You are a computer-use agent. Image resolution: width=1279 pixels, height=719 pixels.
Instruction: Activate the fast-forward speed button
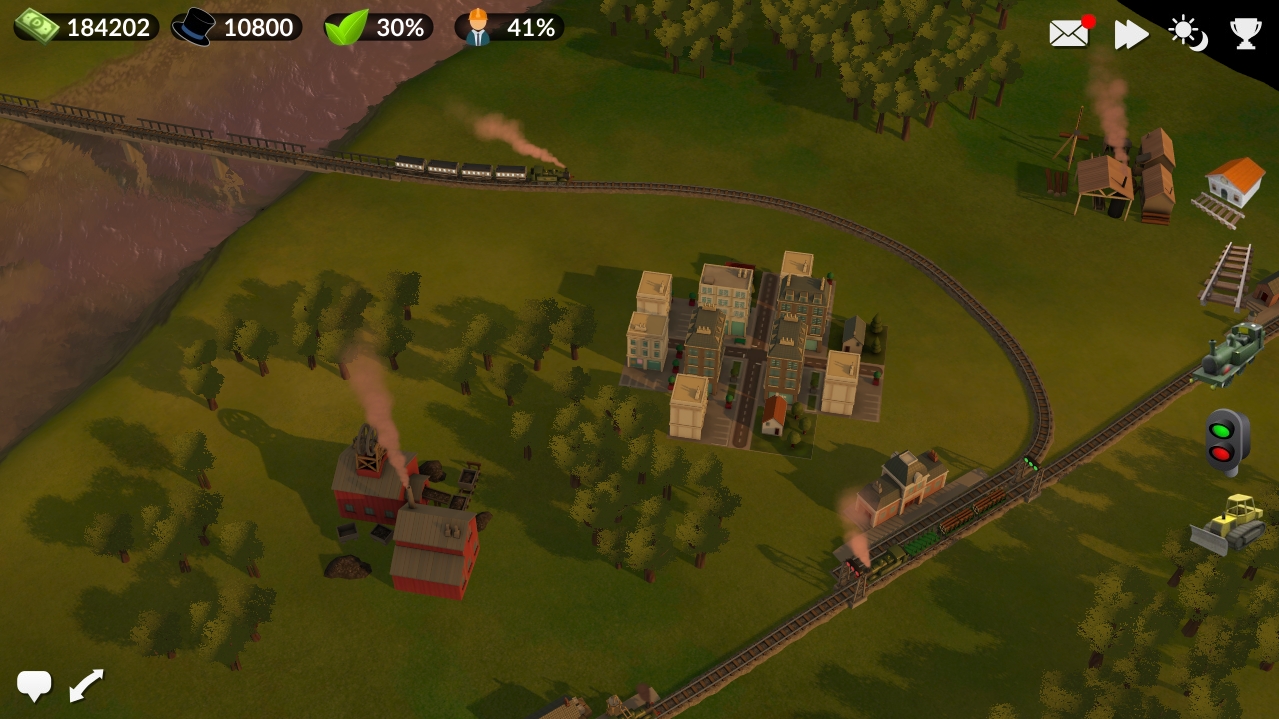1131,34
